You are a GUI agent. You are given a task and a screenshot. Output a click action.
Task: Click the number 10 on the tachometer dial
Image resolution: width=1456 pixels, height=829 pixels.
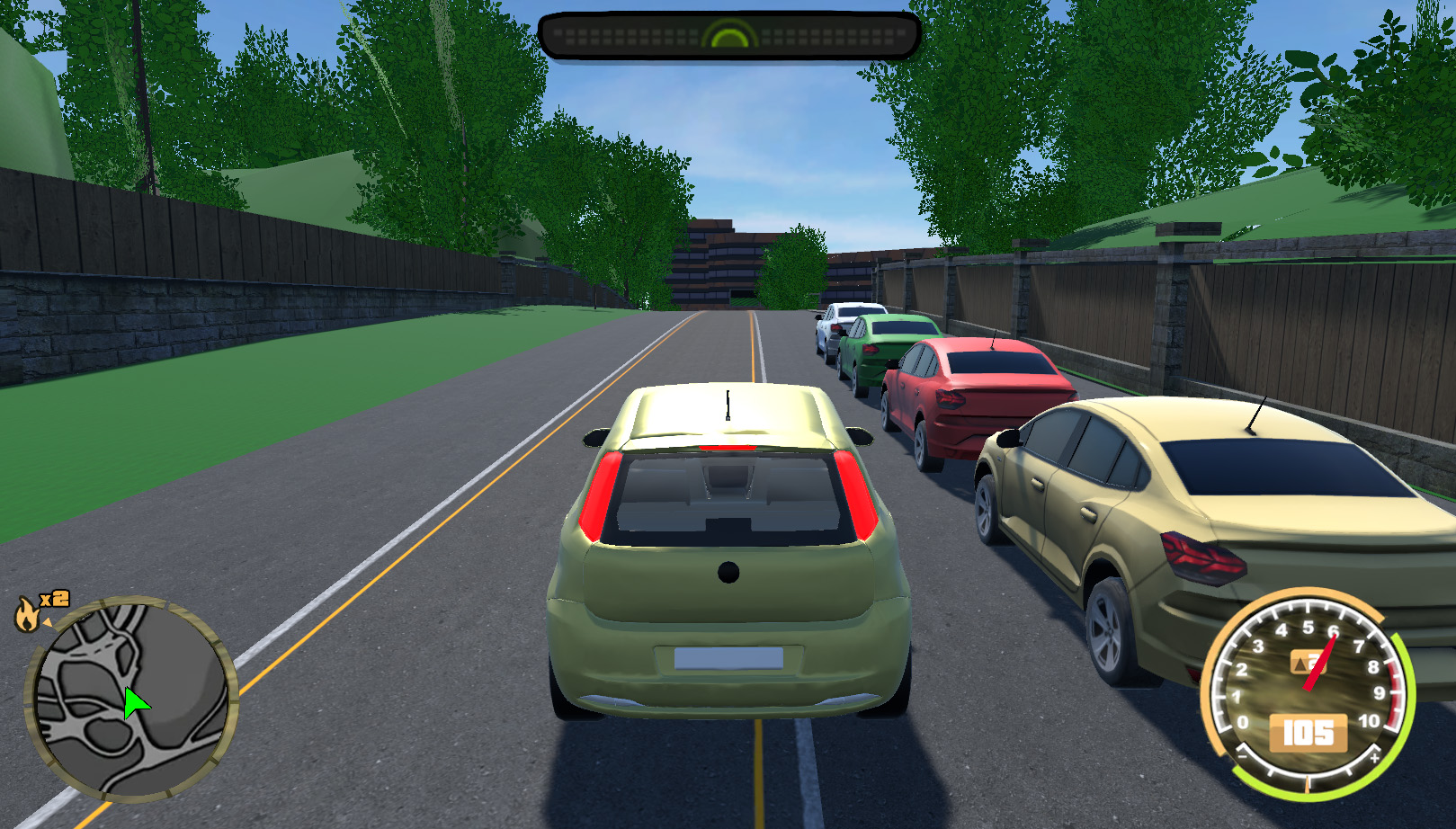click(1371, 721)
